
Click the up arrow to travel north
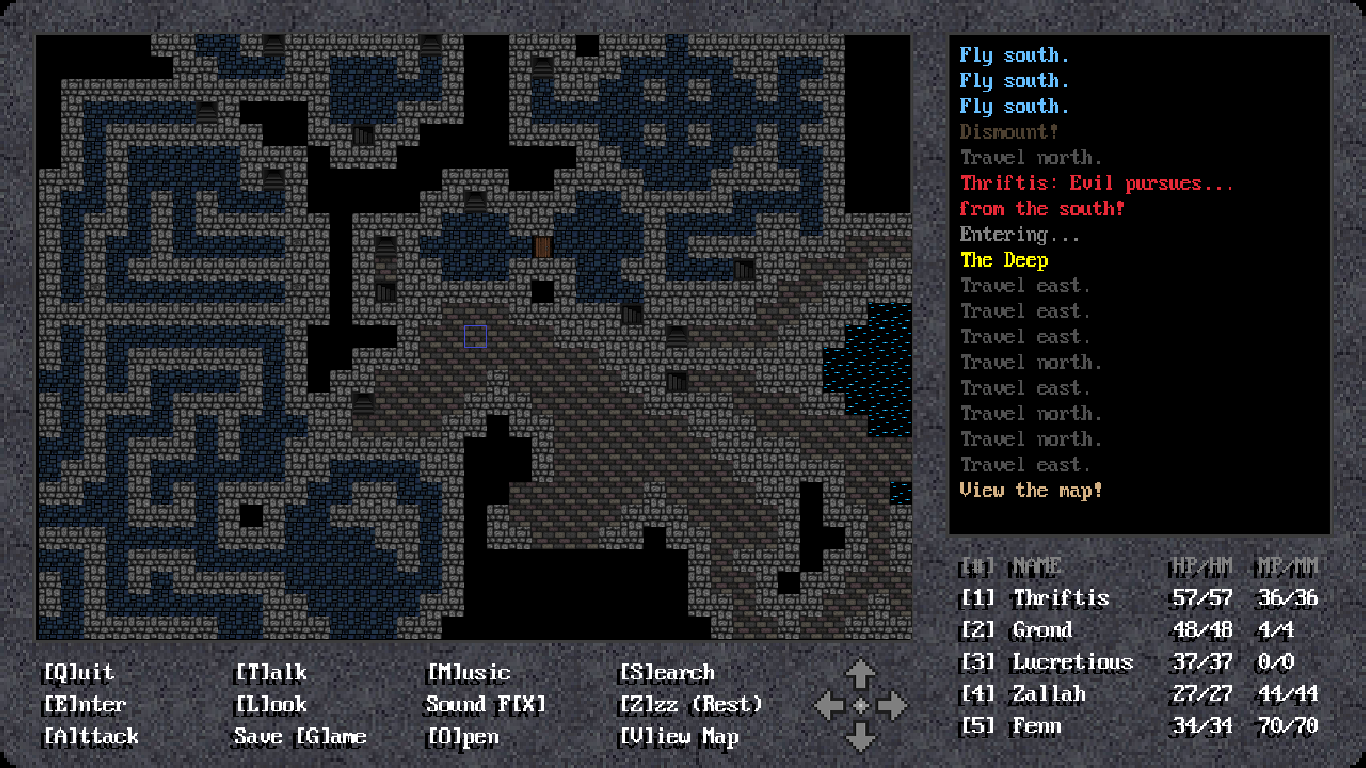[x=859, y=671]
